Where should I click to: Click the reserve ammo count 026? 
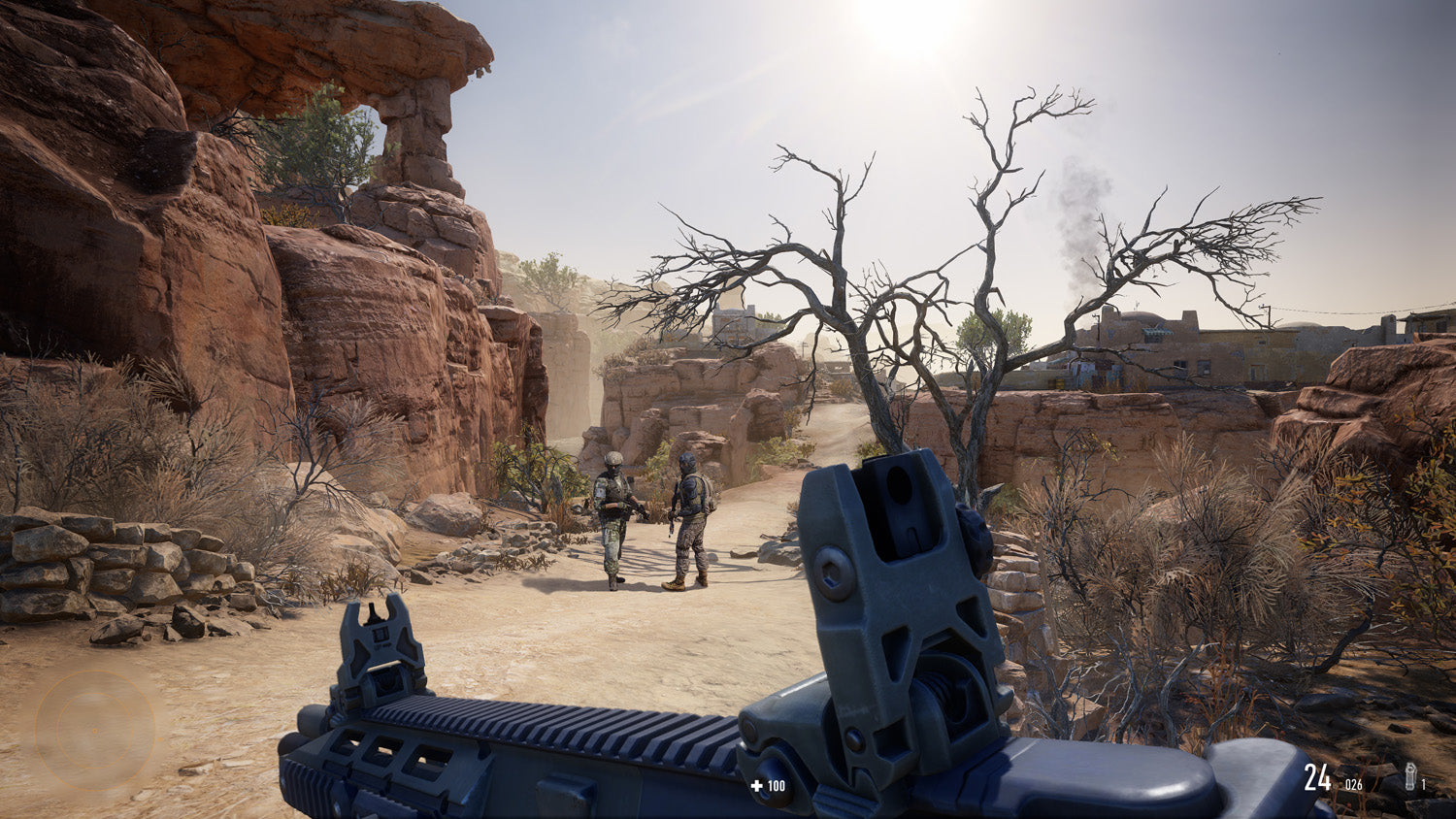pos(1353,784)
